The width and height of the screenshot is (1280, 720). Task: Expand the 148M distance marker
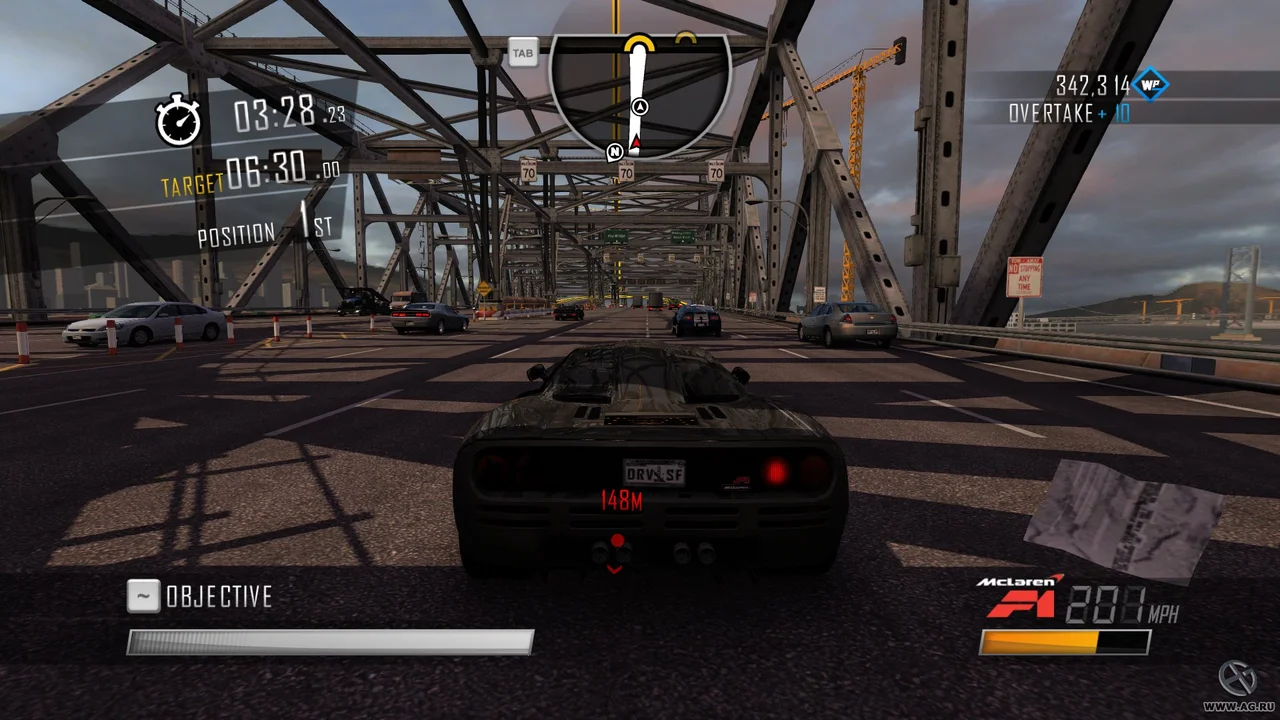tap(620, 501)
